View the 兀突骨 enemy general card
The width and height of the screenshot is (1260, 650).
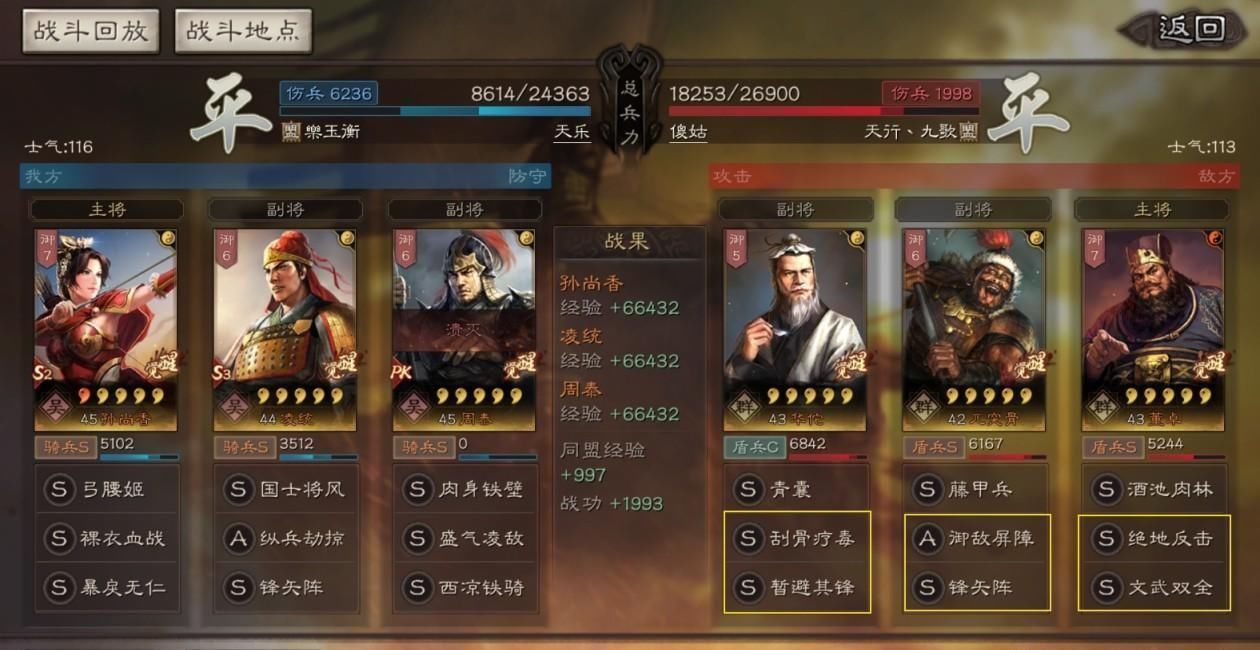pos(973,330)
